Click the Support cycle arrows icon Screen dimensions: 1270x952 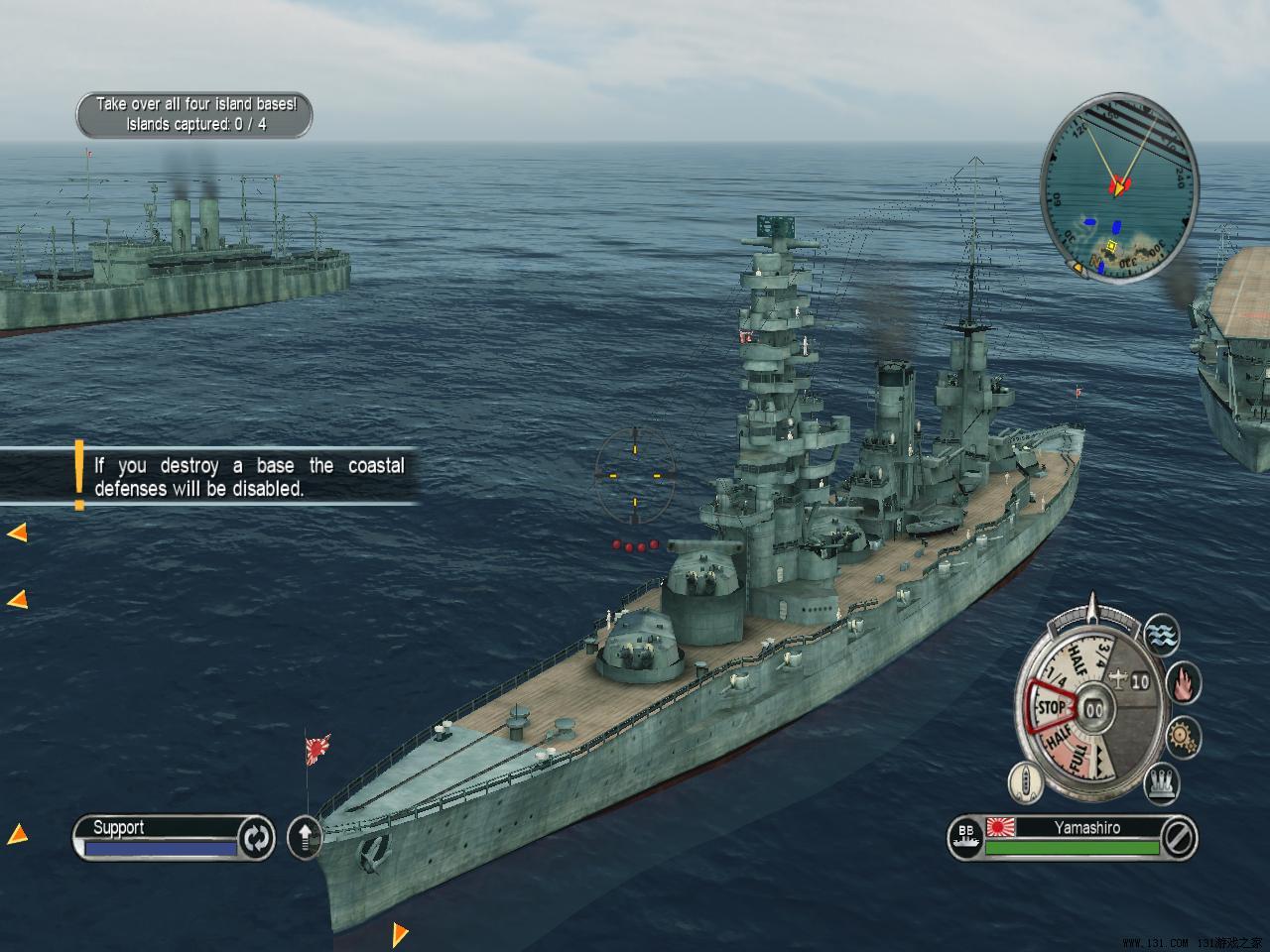[256, 838]
